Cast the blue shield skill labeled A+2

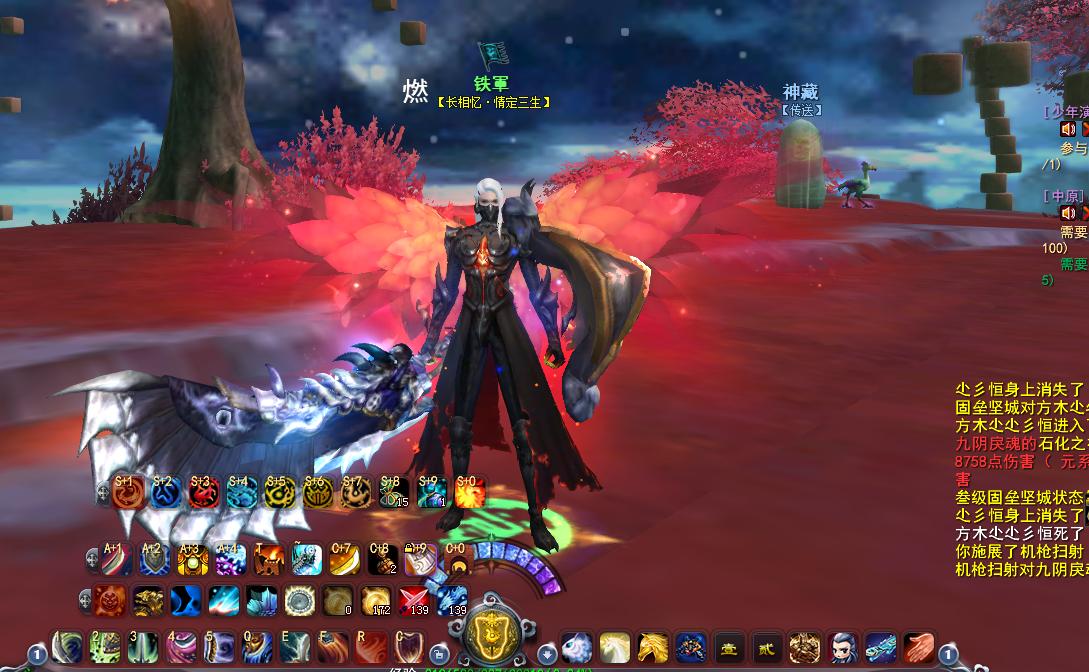[154, 560]
